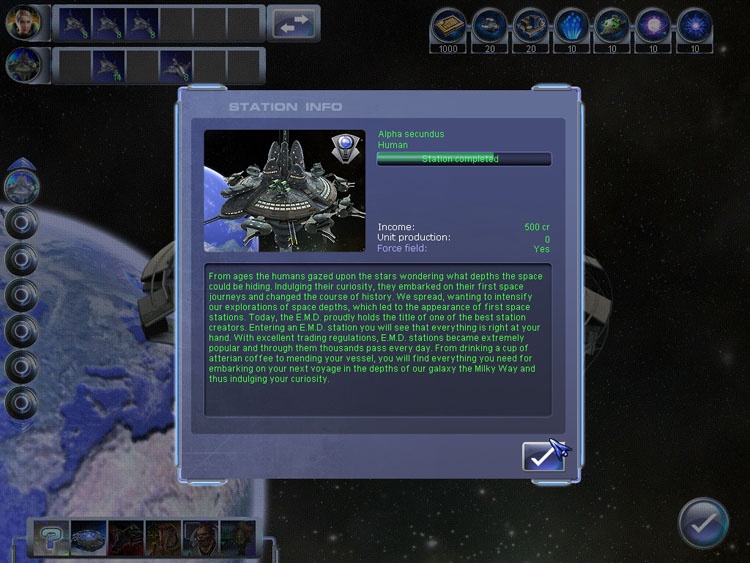Select the space station icon in bottom bar

coord(87,538)
